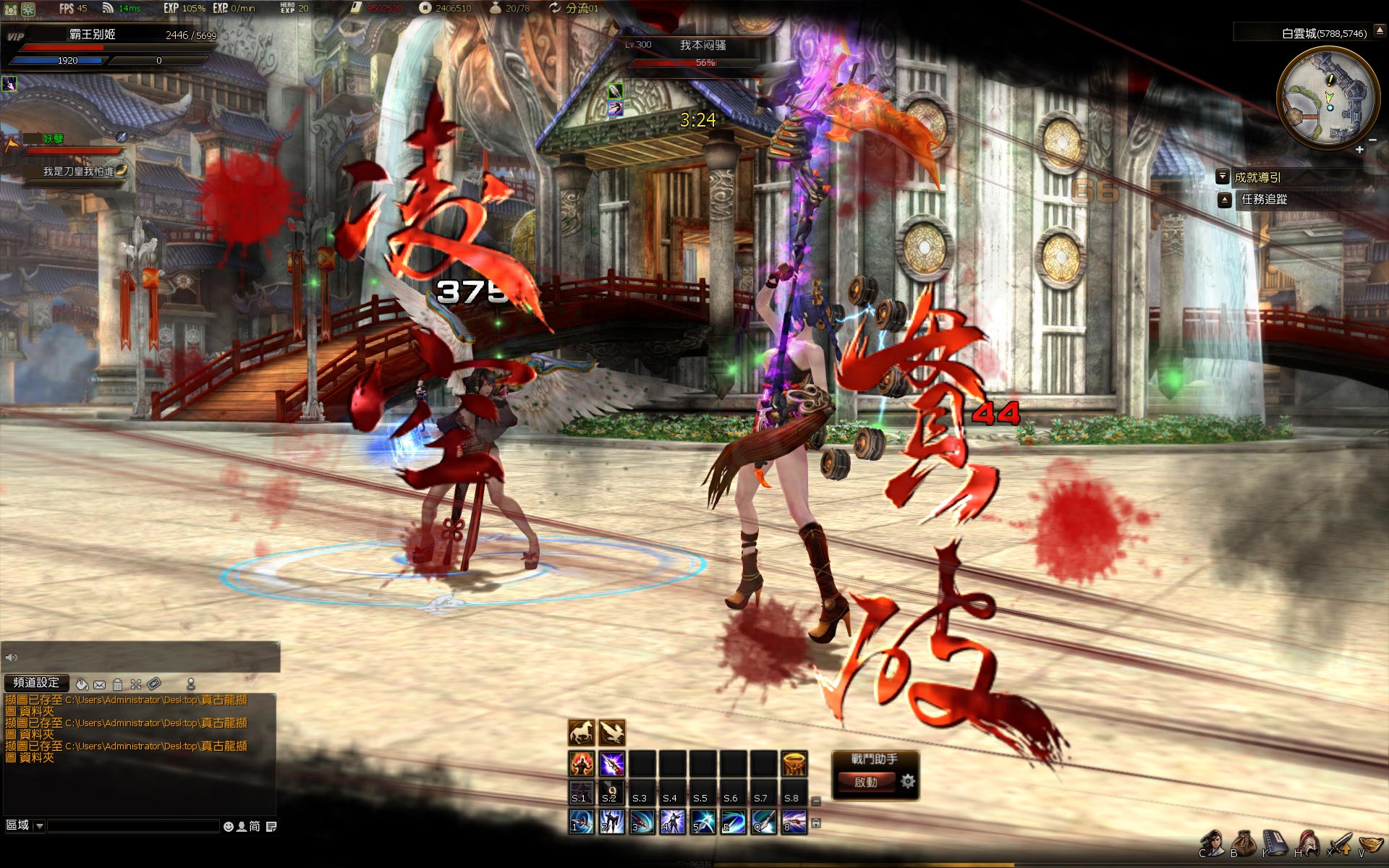Viewport: 1389px width, 868px height.
Task: Open the chat emoji smiley picker
Action: pos(229,826)
